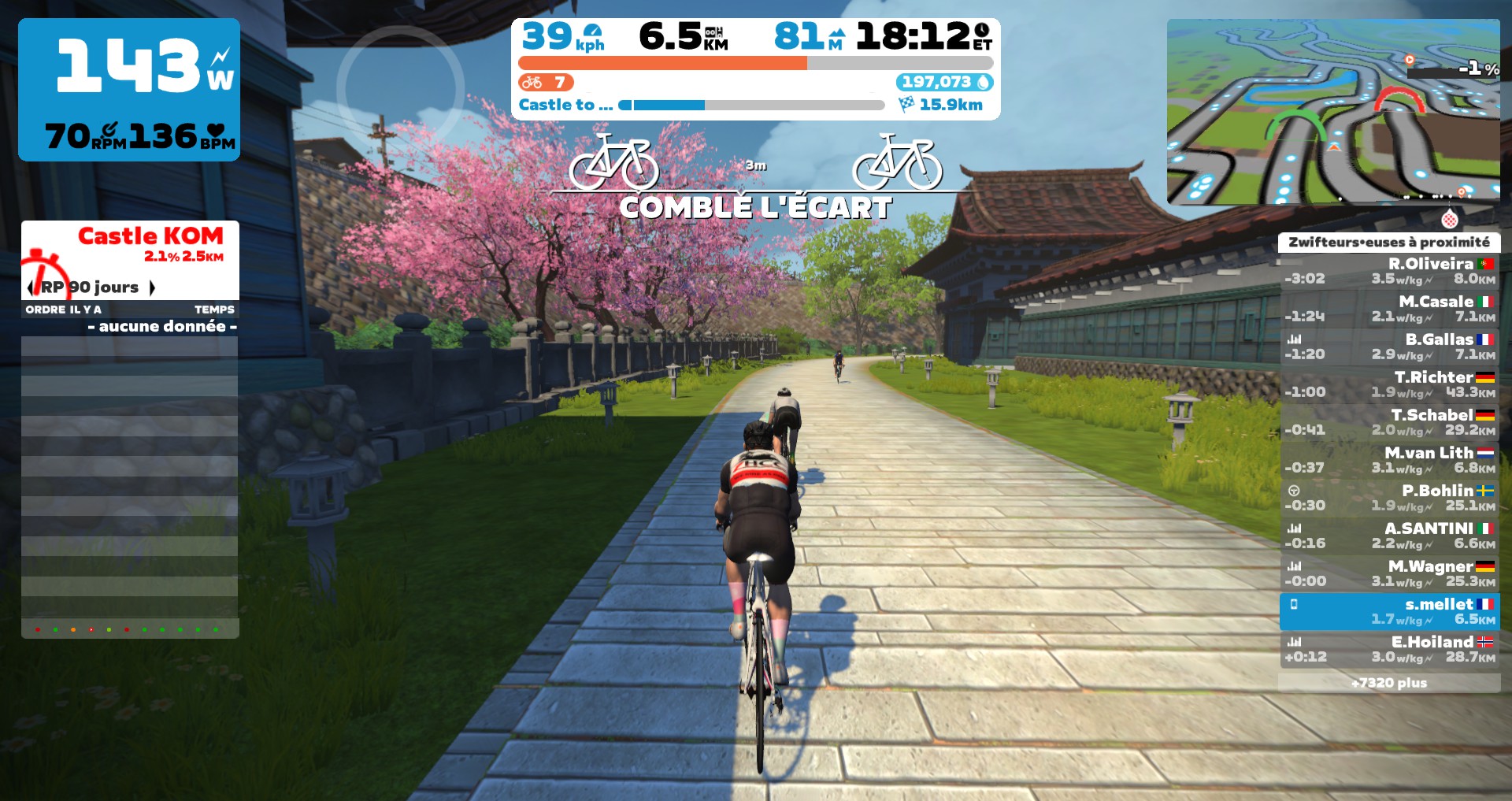
Task: Choose M.van Lith from the list
Action: click(x=1389, y=460)
